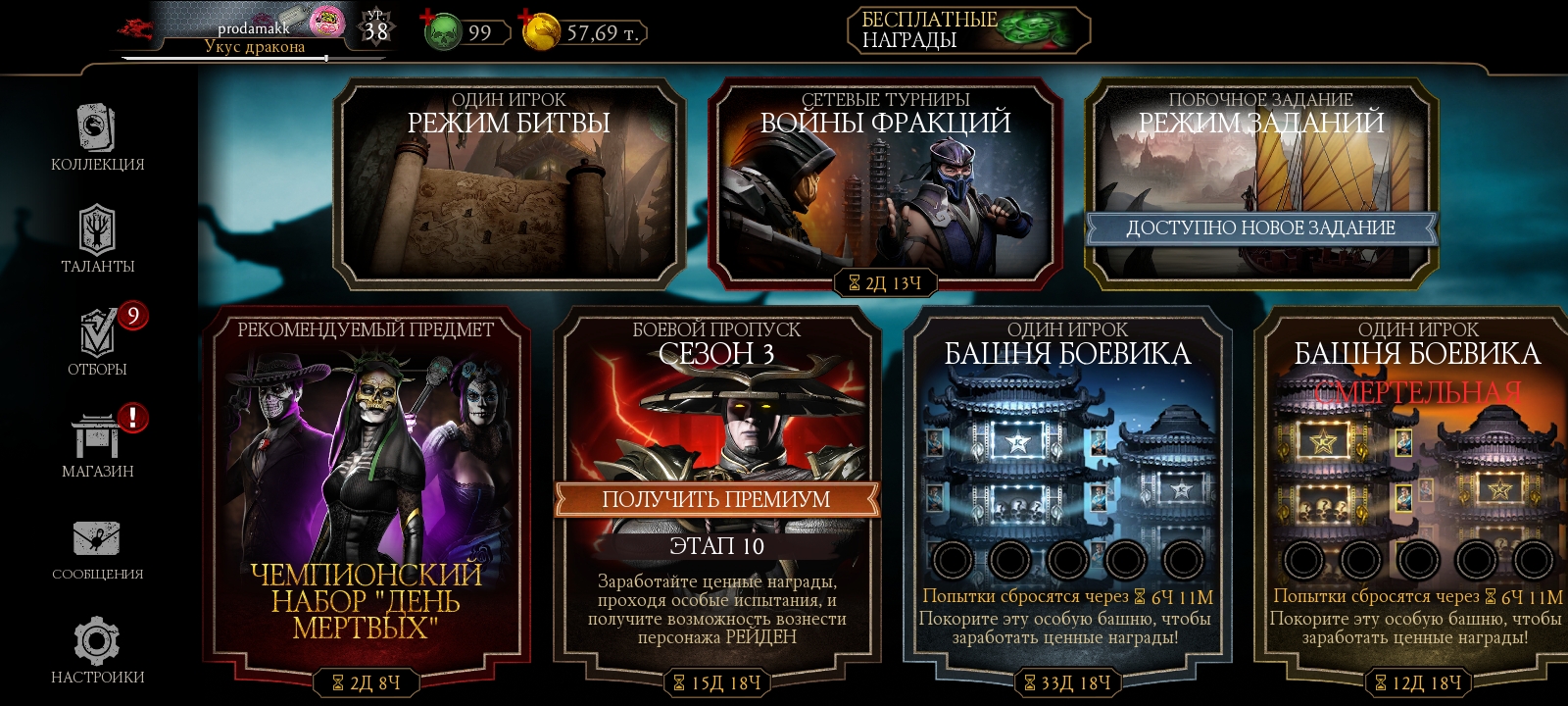Open the prodamakk player profile
This screenshot has width=1568, height=706.
coord(255,31)
